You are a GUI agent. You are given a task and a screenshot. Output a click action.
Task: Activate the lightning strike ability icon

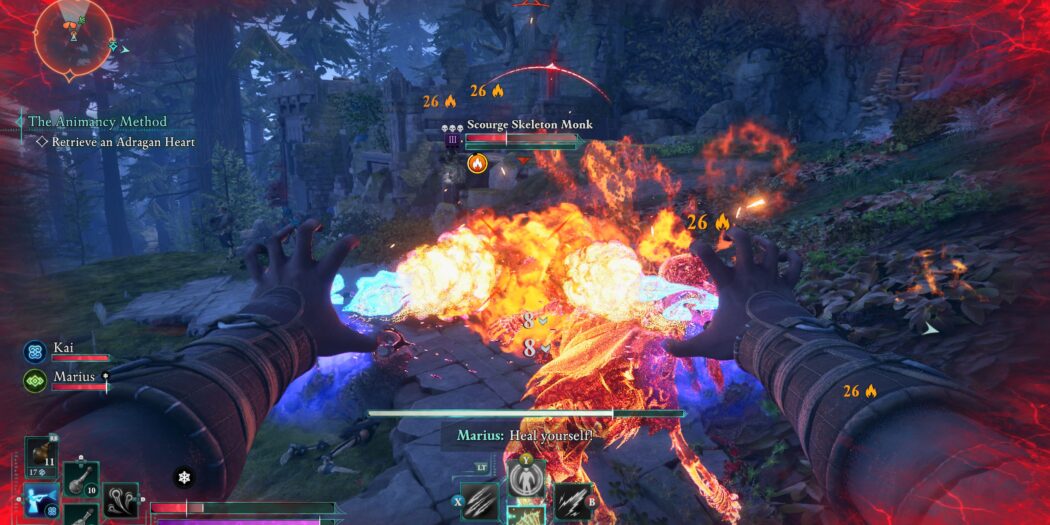[571, 501]
